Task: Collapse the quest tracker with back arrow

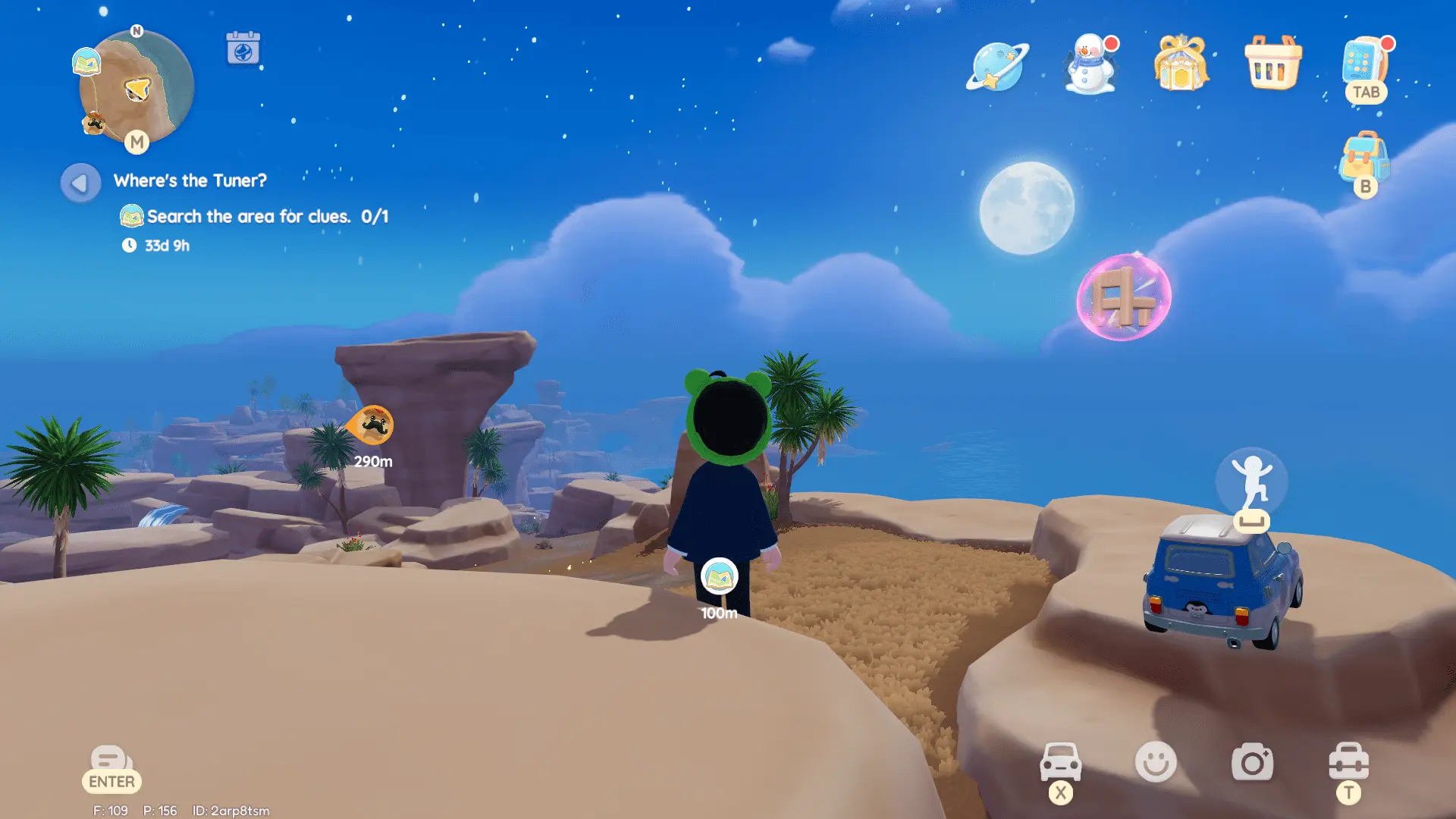Action: point(79,181)
